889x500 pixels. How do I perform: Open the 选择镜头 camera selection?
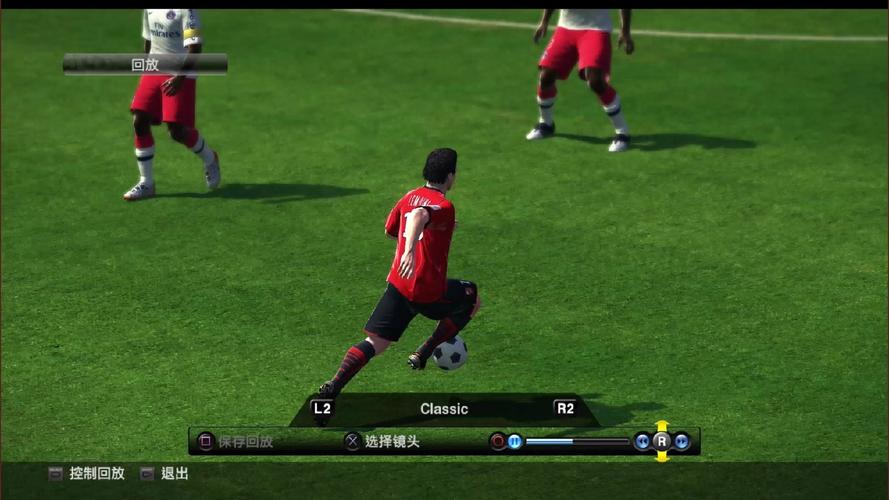tap(391, 441)
